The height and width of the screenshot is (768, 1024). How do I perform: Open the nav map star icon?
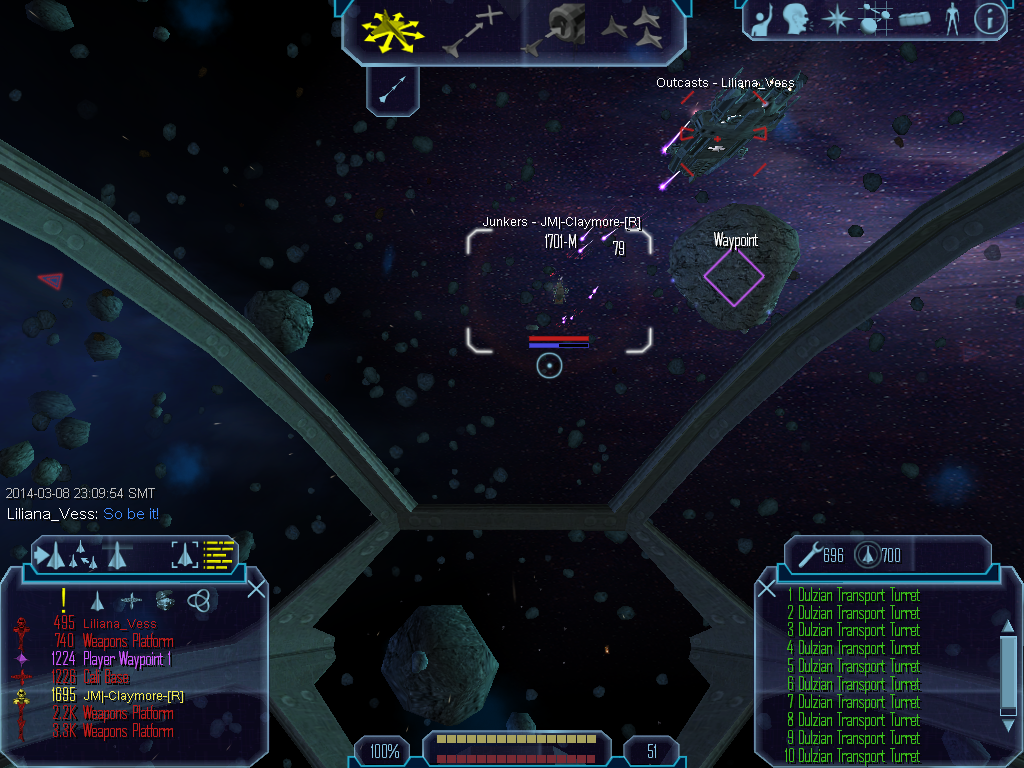tap(834, 19)
